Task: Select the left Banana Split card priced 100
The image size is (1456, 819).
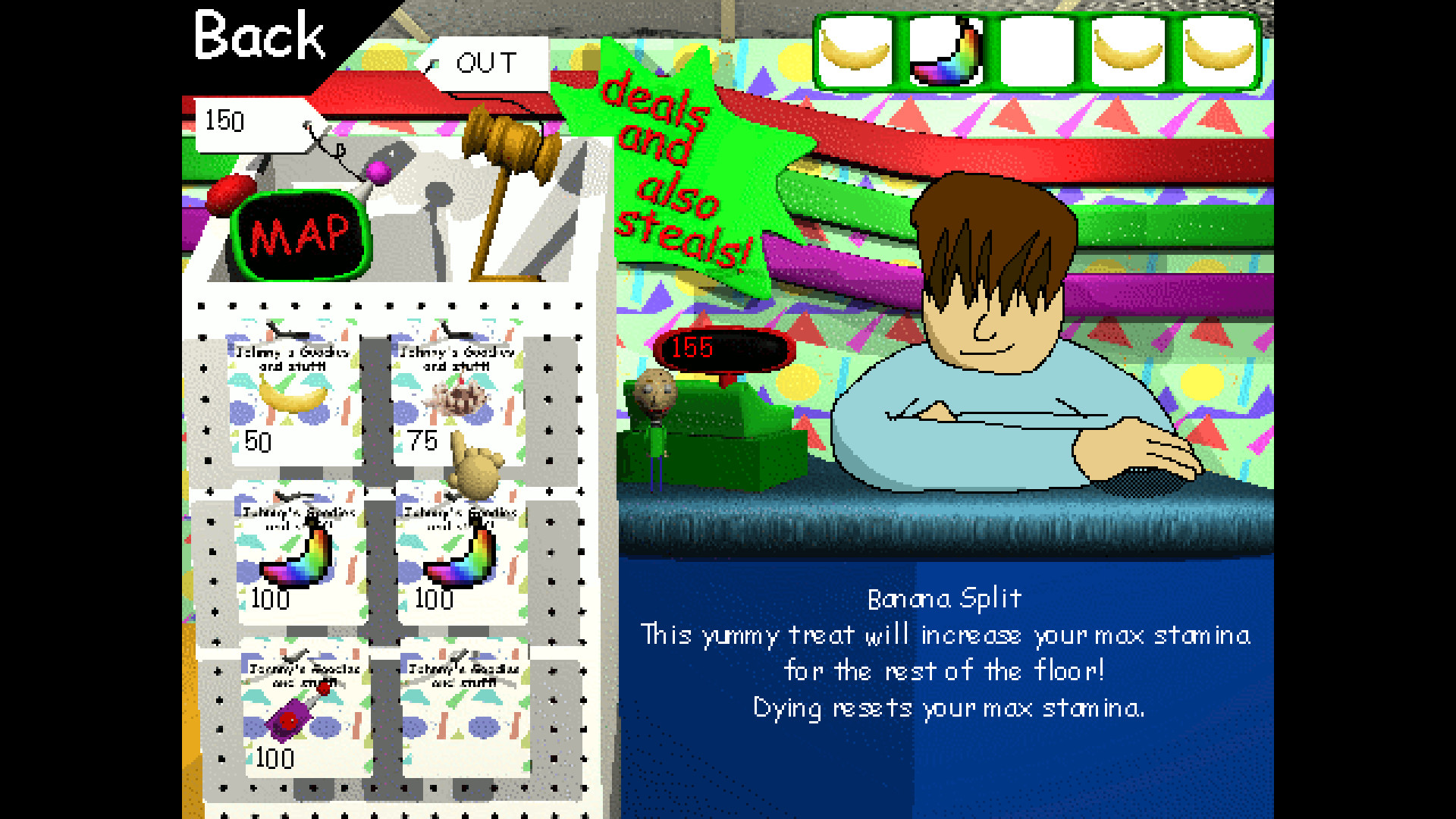Action: tap(296, 554)
